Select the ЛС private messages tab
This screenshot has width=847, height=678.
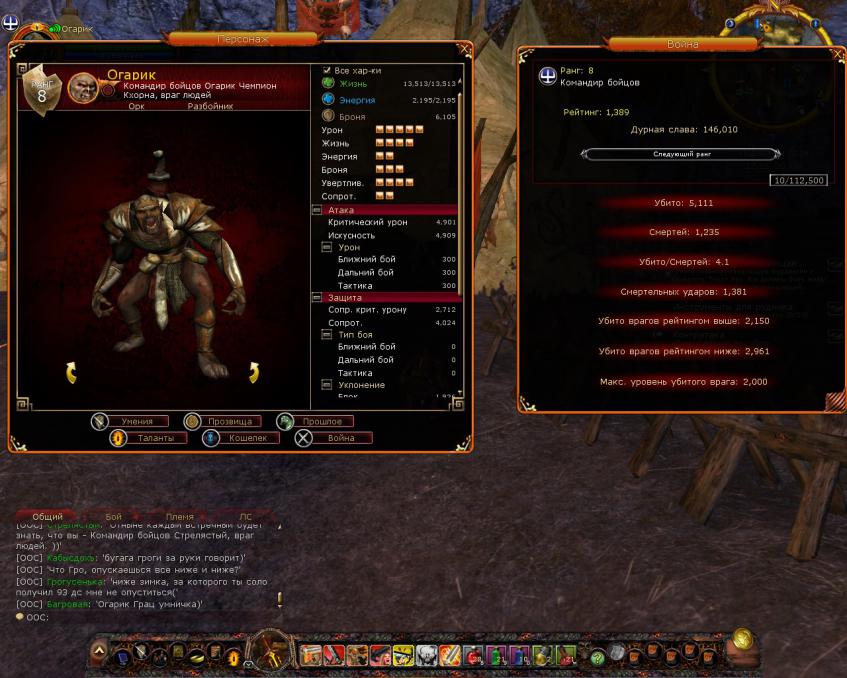click(x=245, y=517)
